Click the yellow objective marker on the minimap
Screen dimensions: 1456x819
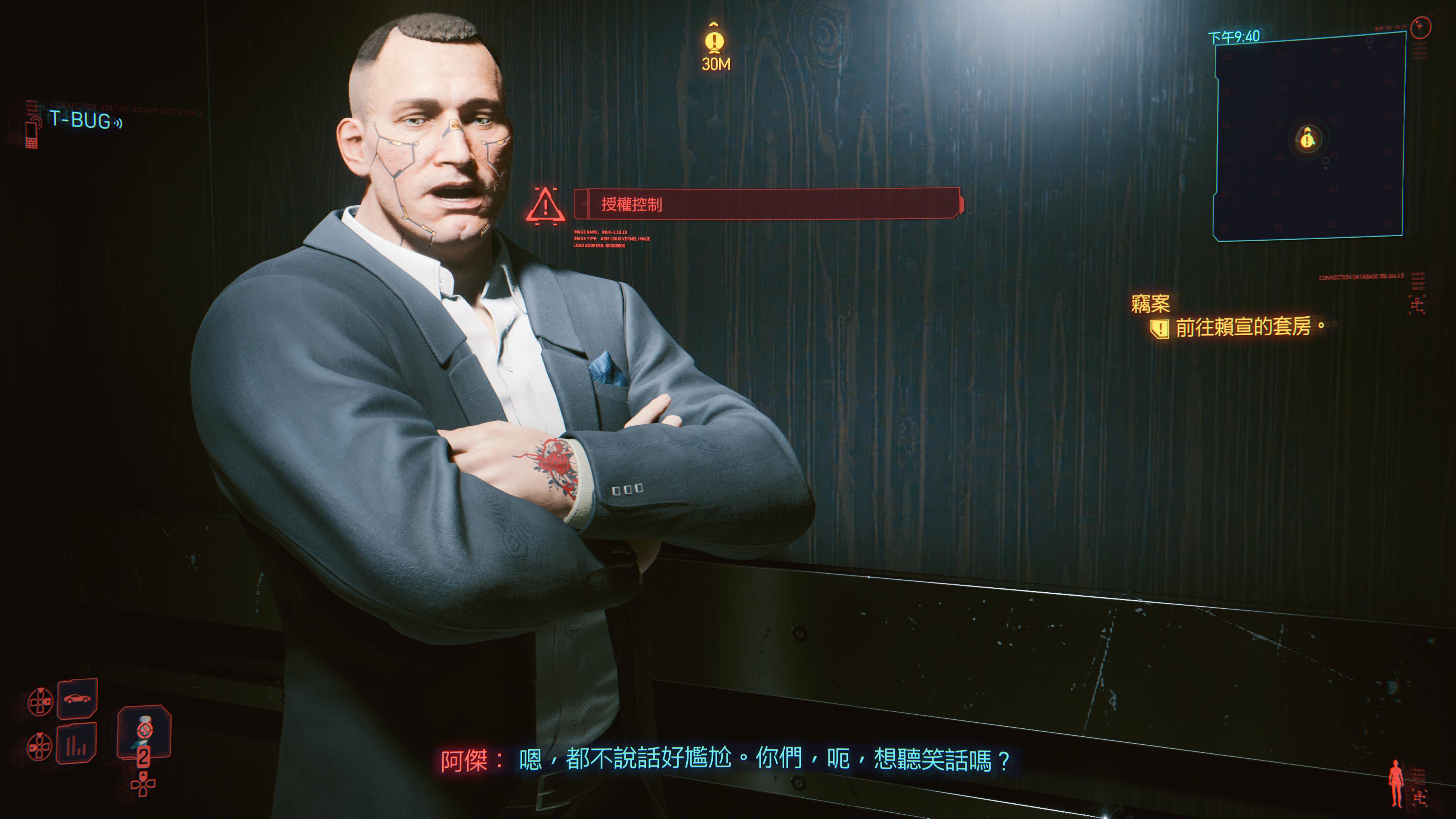tap(1307, 138)
